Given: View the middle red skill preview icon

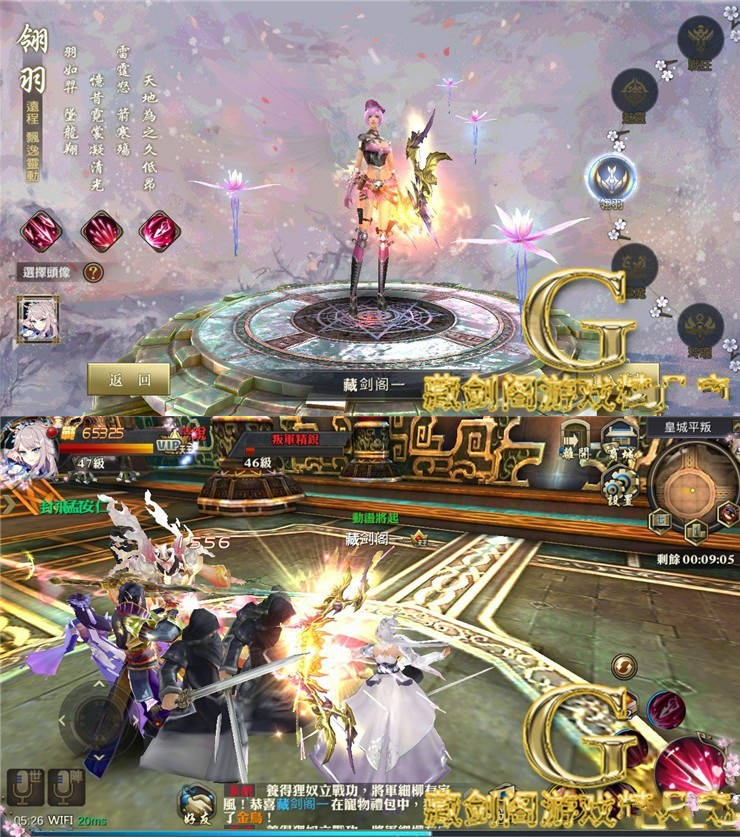Looking at the screenshot, I should coord(101,231).
